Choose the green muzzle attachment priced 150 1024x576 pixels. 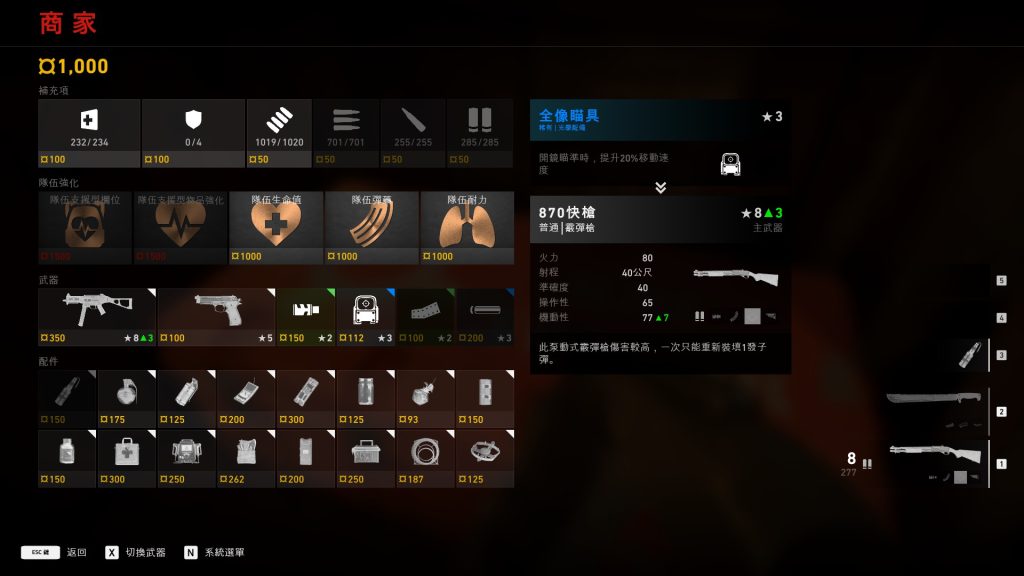(305, 316)
